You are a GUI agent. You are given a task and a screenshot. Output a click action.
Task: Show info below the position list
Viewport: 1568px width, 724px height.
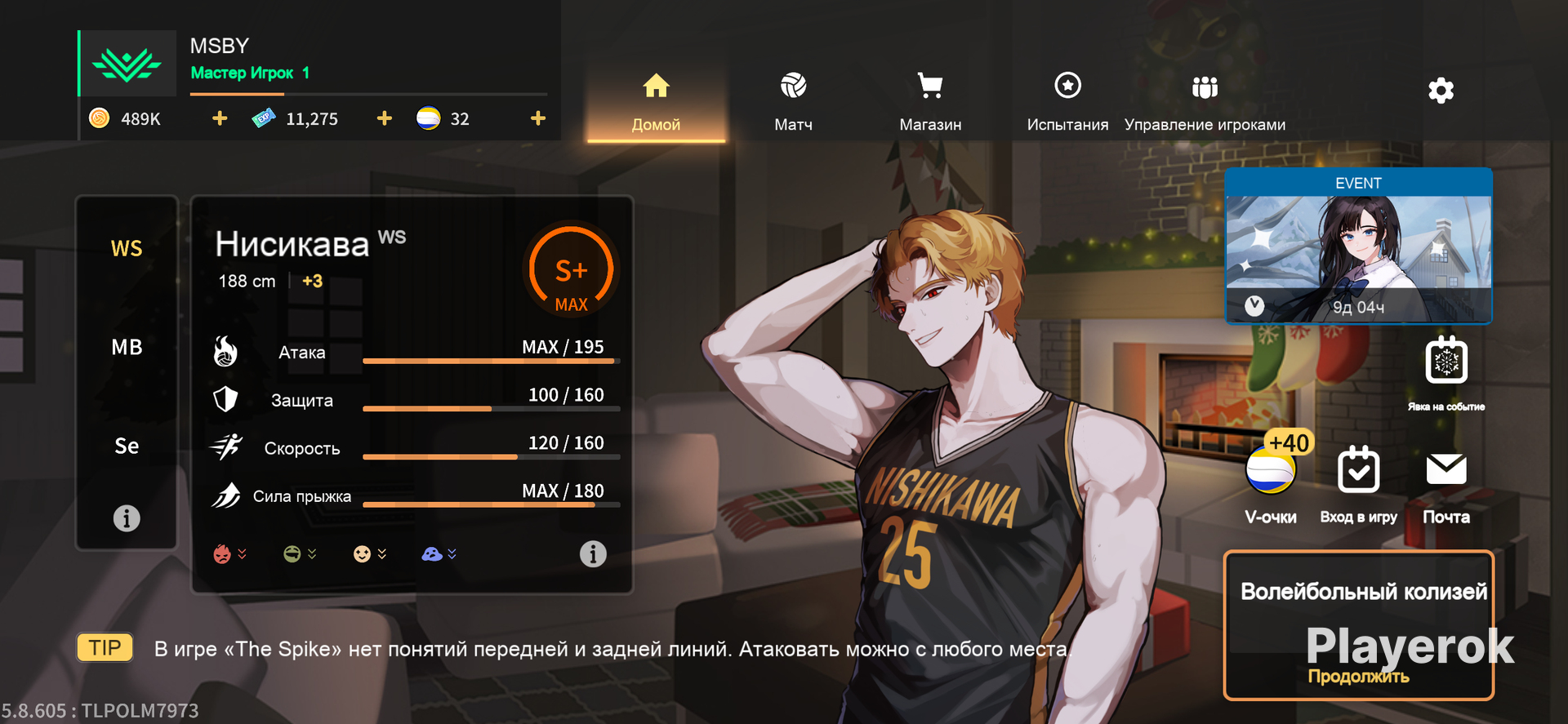click(x=127, y=518)
